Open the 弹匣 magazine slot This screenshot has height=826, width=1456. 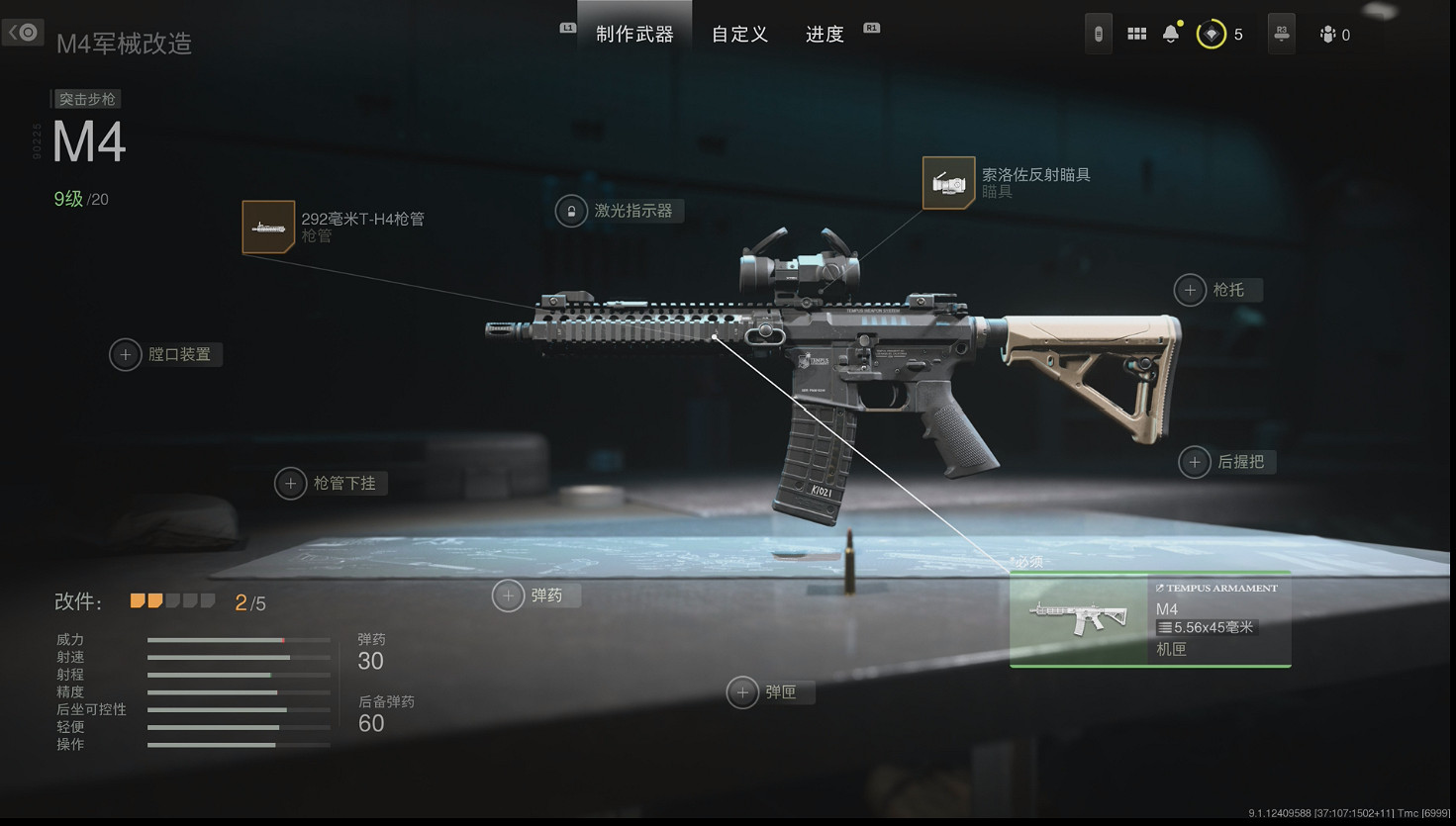coord(743,692)
